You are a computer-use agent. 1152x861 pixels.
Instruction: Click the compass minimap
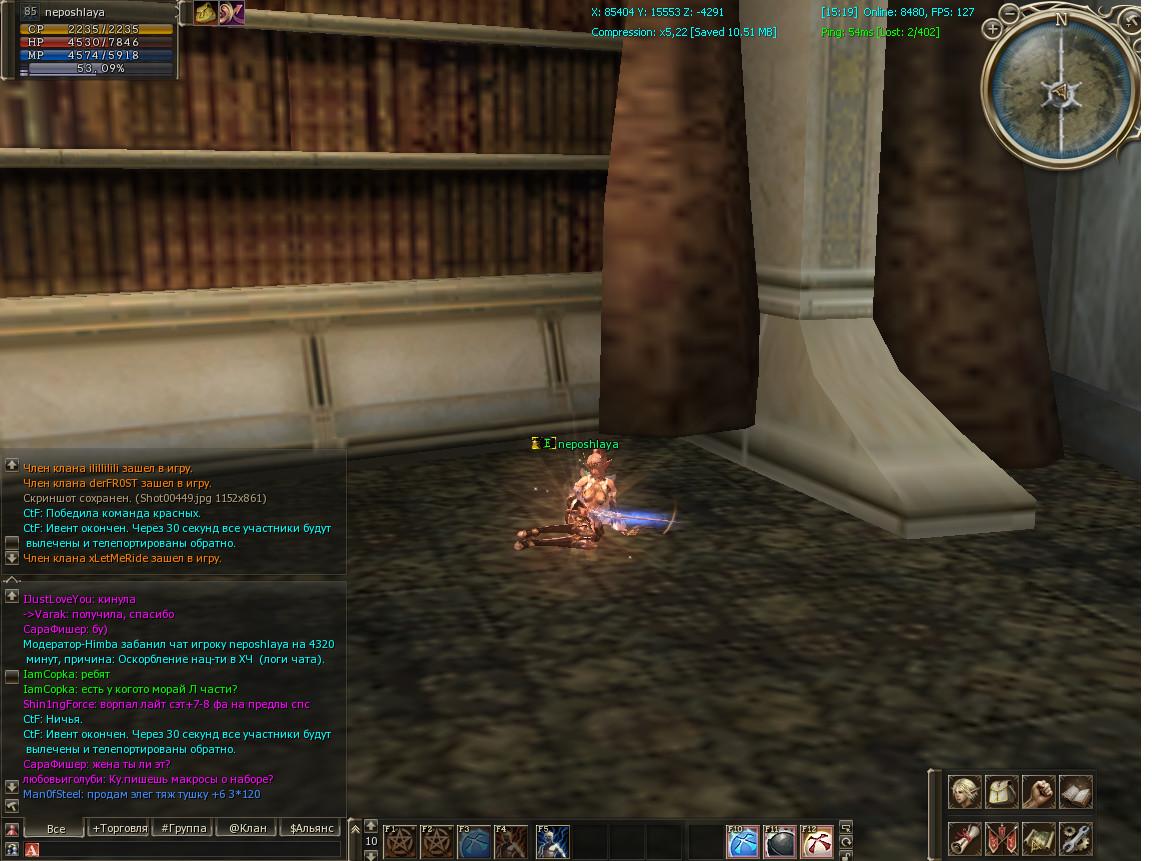pos(1060,92)
